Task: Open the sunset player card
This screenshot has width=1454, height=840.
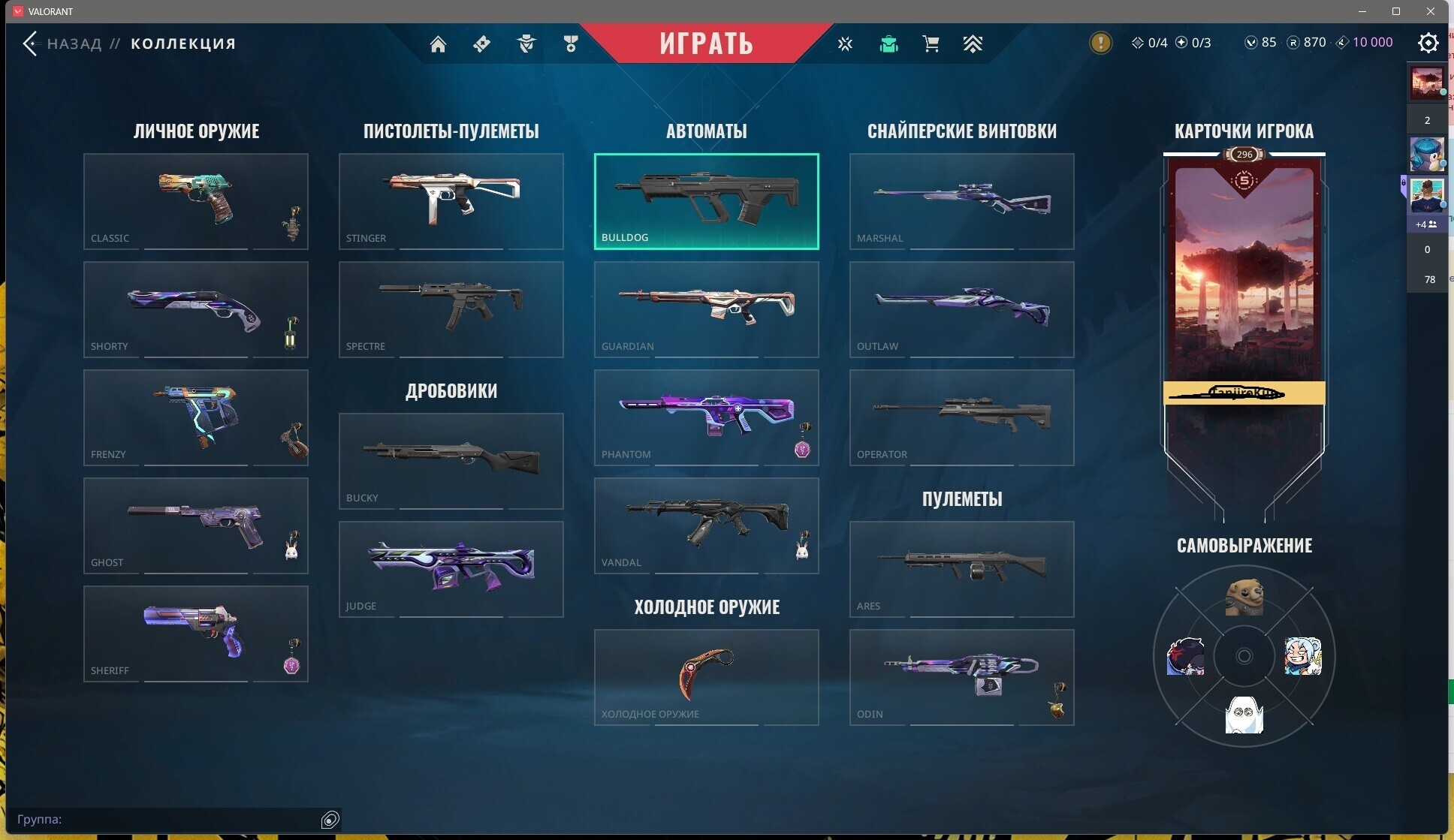Action: coord(1244,278)
